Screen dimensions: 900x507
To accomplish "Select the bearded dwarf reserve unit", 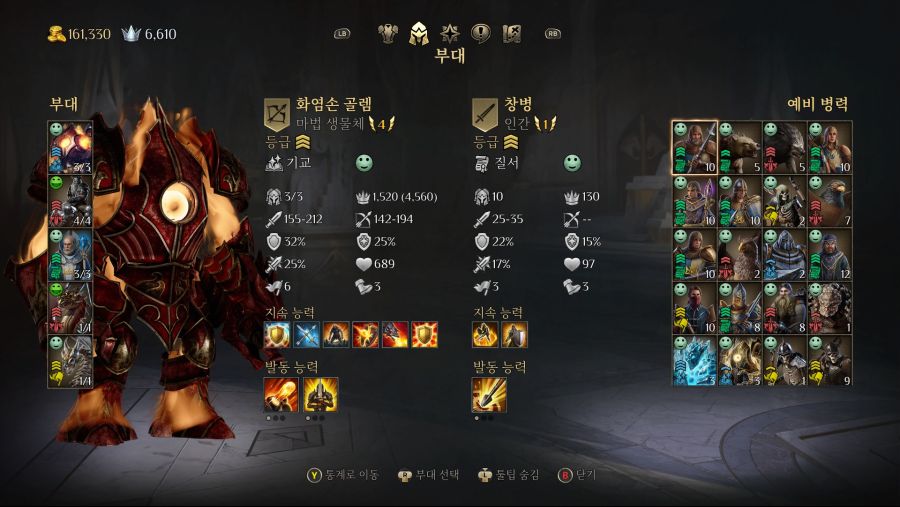I will 785,309.
